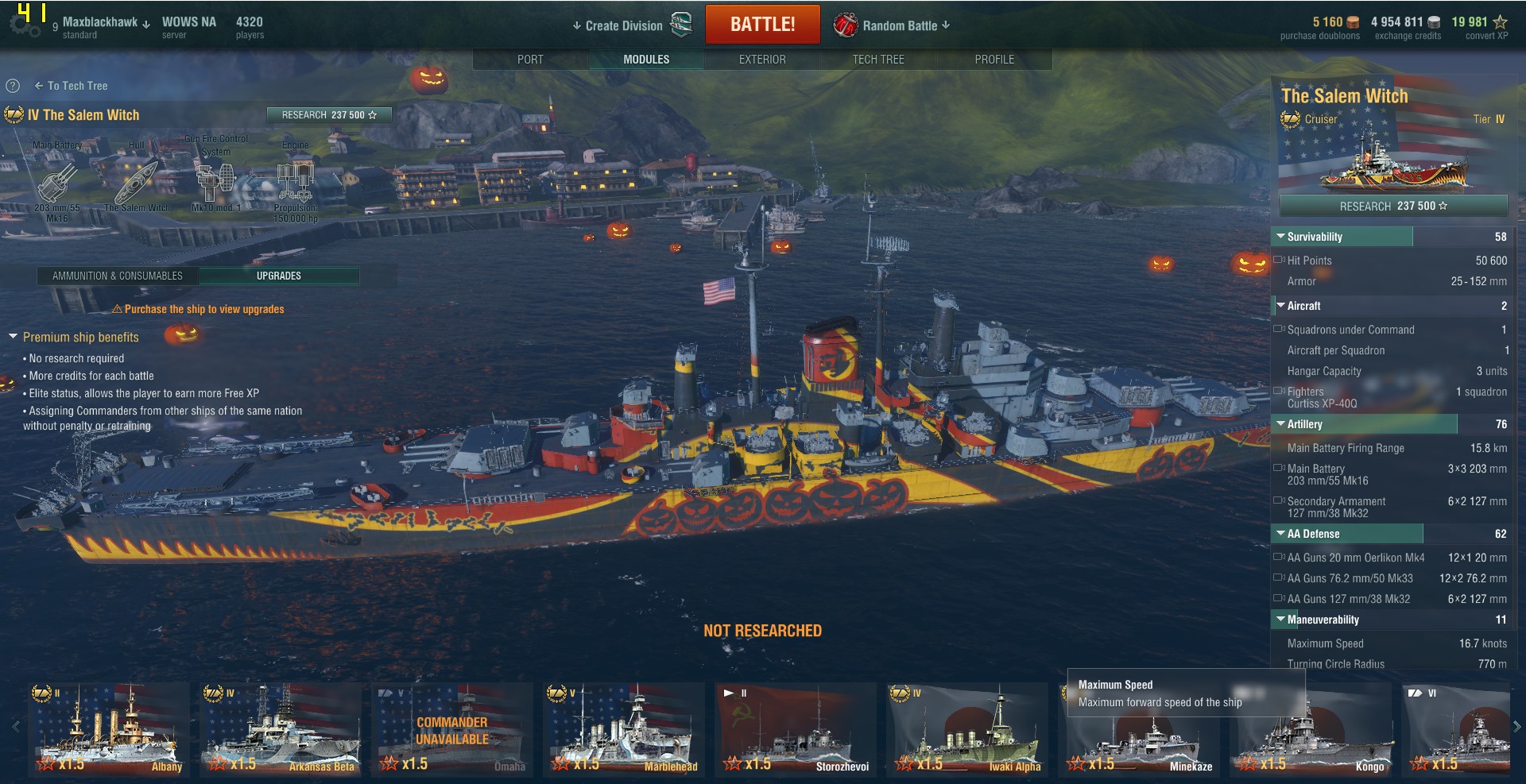The width and height of the screenshot is (1526, 784).
Task: Start the match with the BATTLE! button
Action: pyautogui.click(x=762, y=25)
